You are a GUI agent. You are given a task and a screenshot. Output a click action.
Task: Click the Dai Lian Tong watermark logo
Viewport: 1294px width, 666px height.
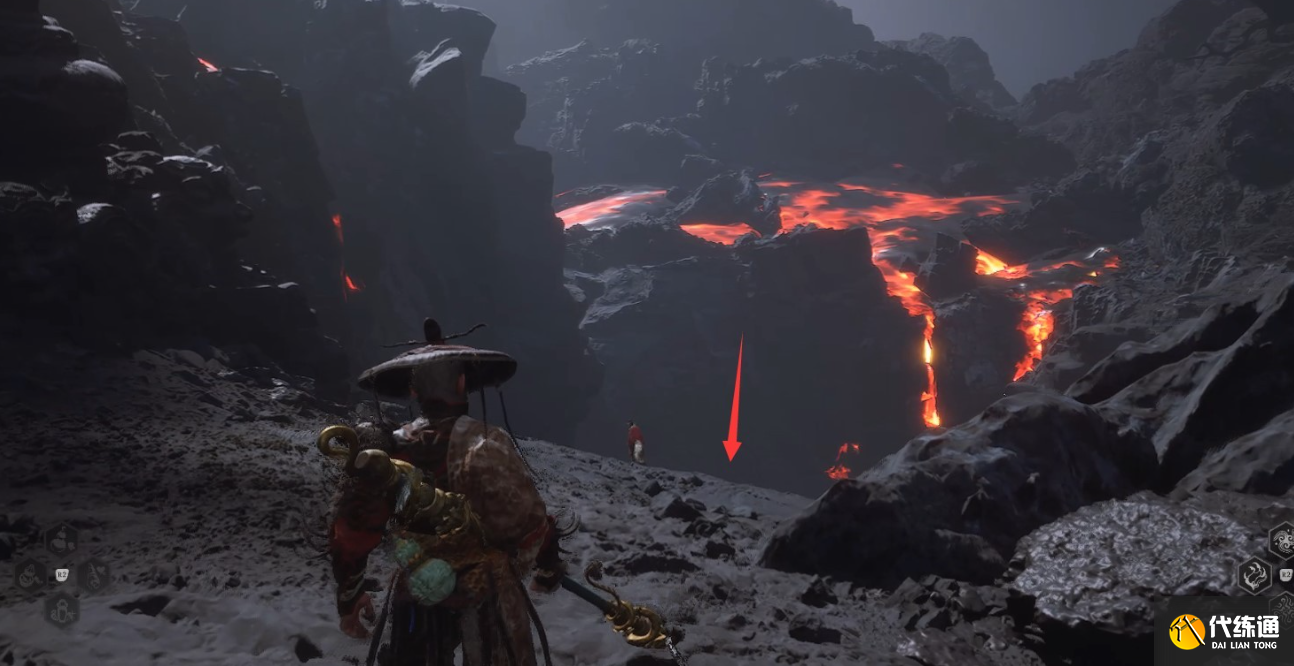point(1187,632)
